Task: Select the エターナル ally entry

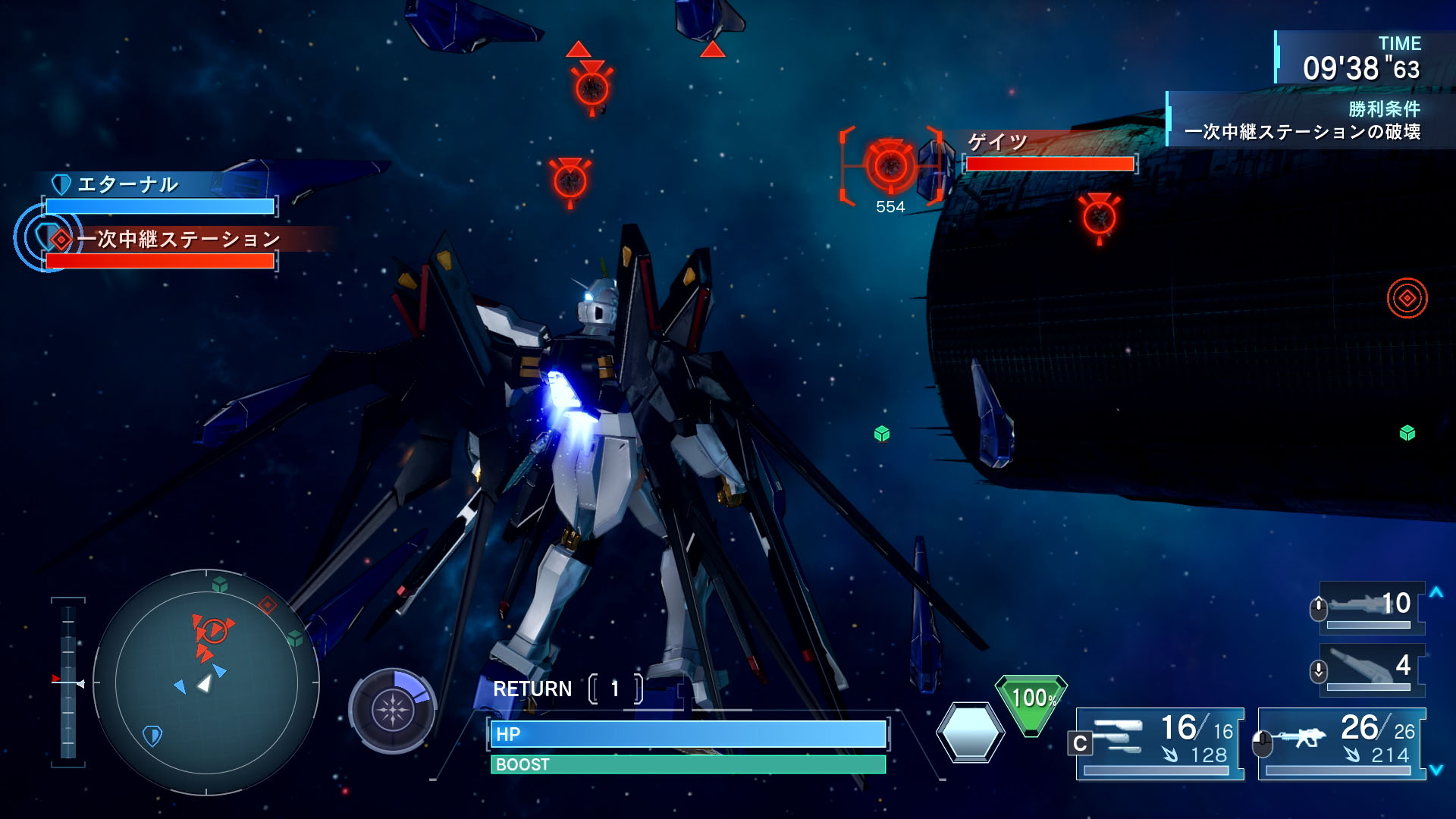Action: coord(159,194)
